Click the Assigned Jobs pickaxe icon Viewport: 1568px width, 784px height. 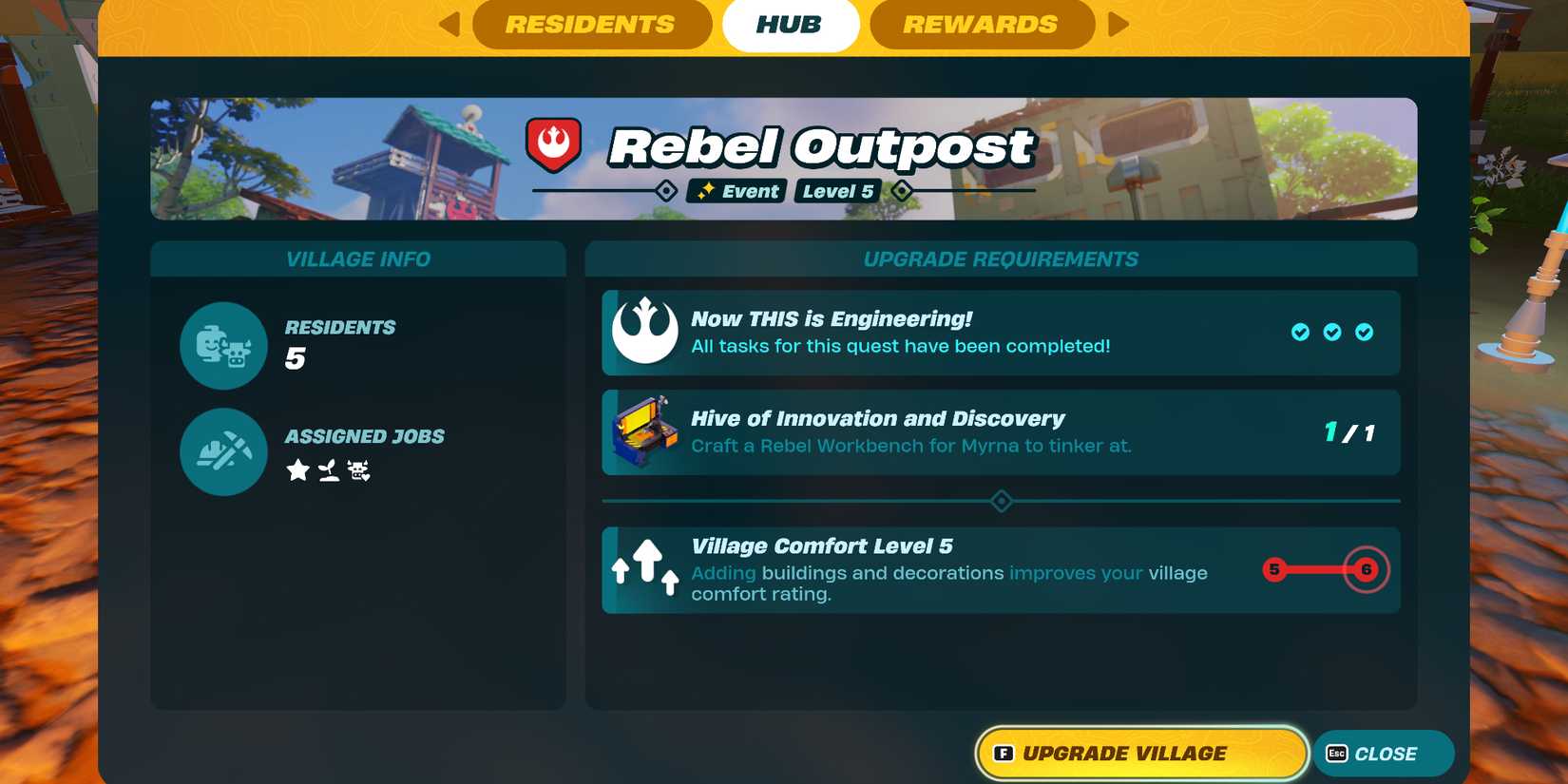(x=222, y=452)
